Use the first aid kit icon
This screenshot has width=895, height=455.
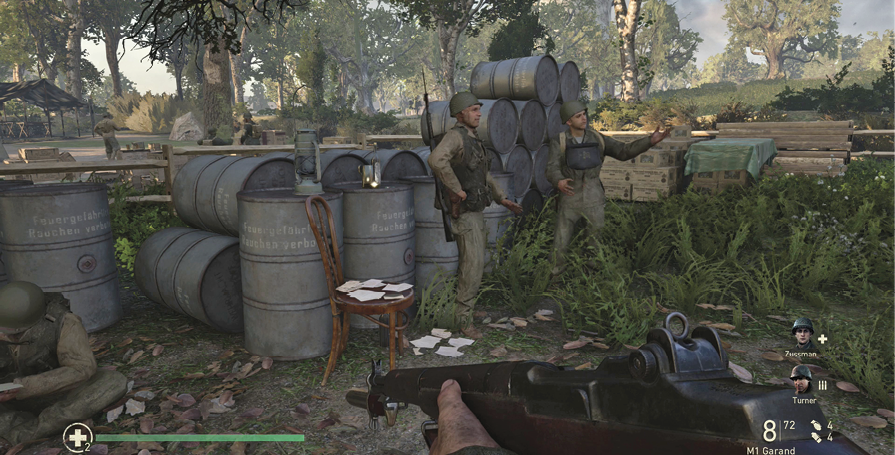pos(77,436)
